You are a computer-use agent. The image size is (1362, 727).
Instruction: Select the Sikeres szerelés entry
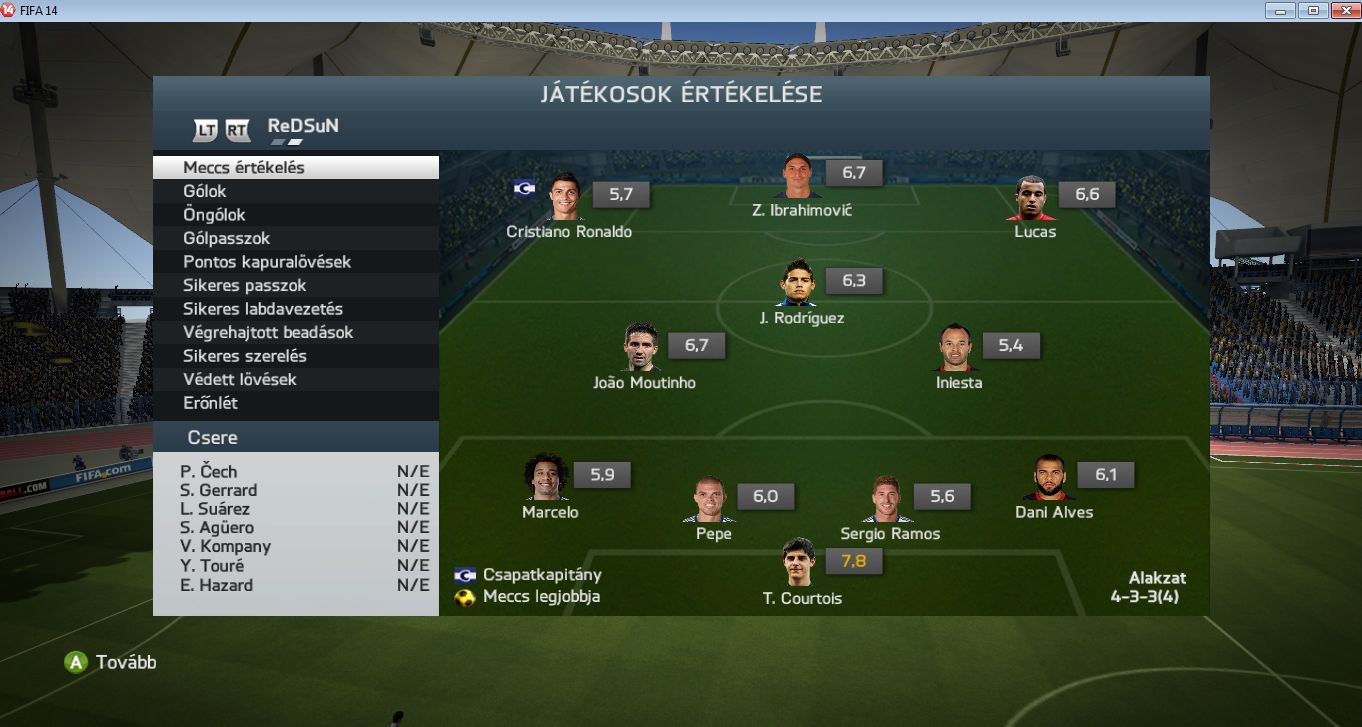(x=295, y=356)
